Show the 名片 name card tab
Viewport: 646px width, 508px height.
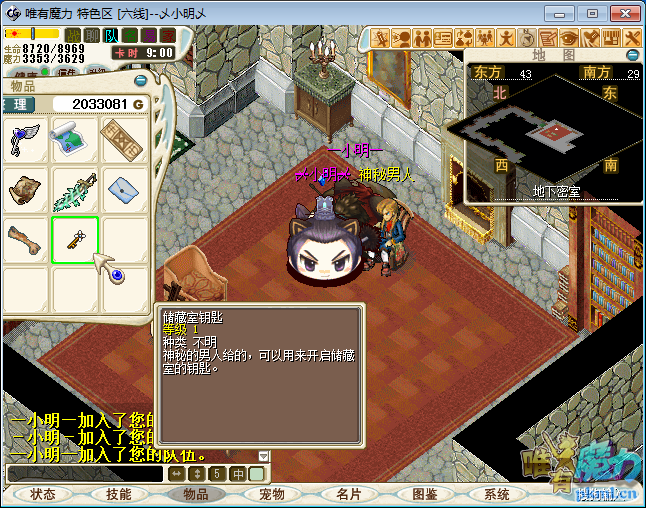[x=348, y=494]
